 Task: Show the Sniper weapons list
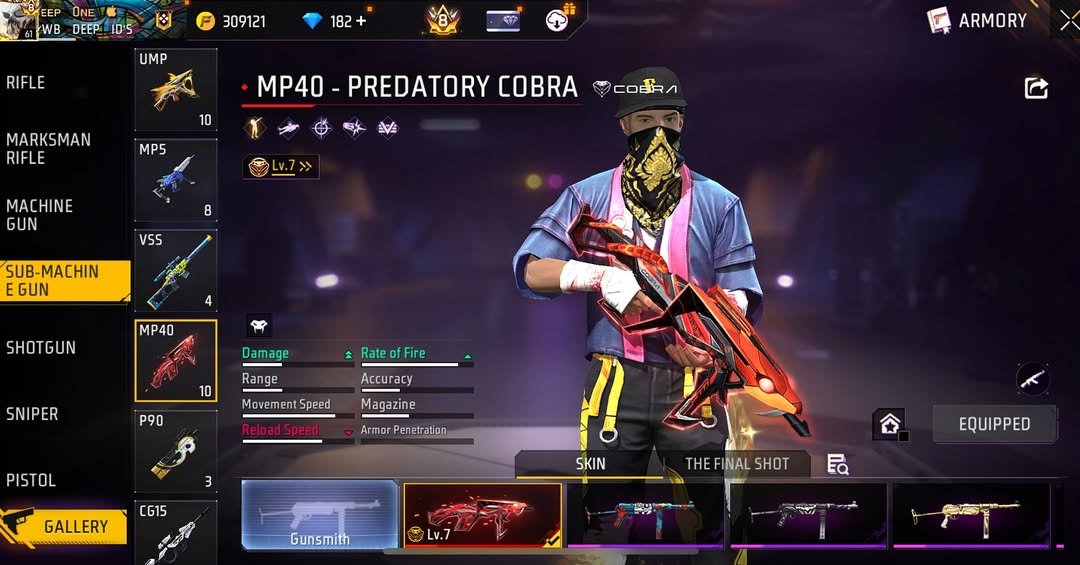32,414
